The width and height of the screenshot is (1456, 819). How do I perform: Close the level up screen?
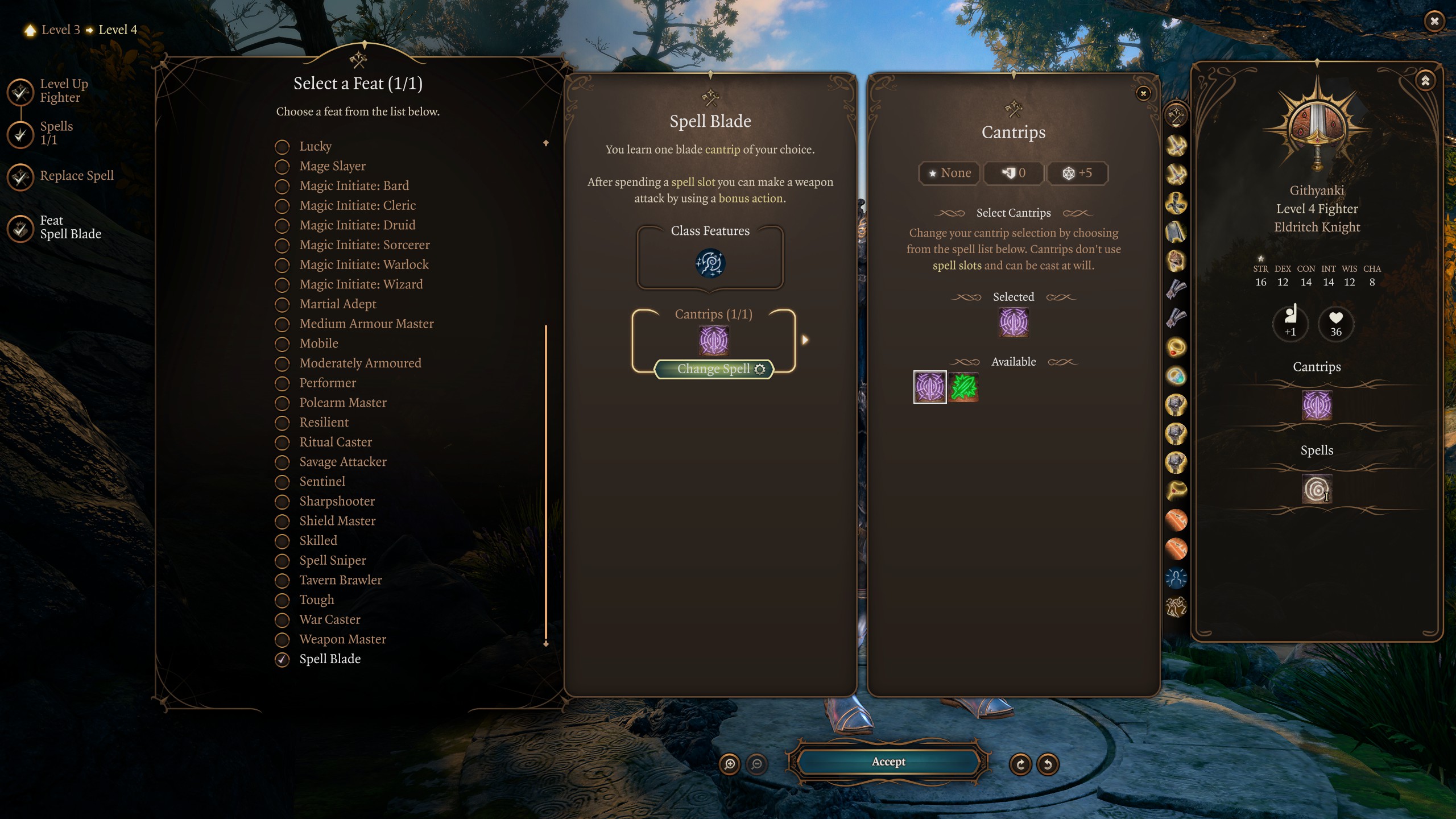[1434, 22]
